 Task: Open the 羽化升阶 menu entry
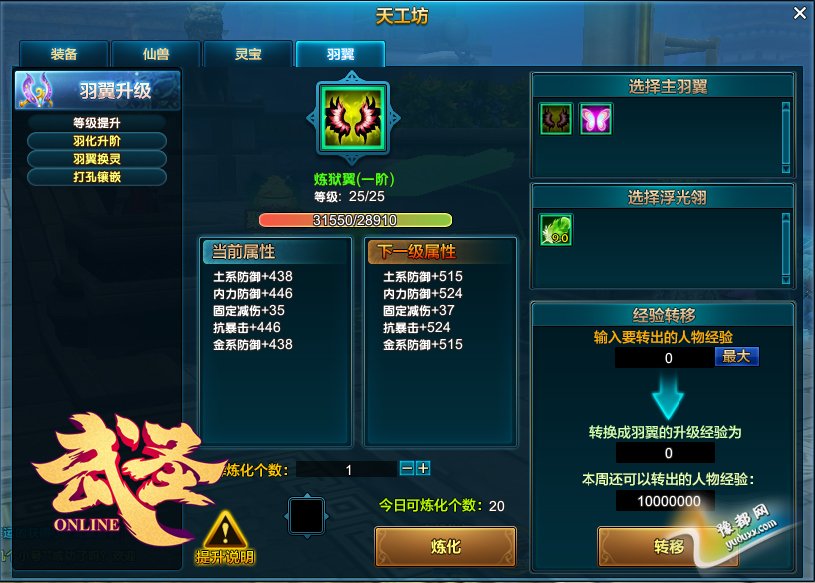[97, 141]
